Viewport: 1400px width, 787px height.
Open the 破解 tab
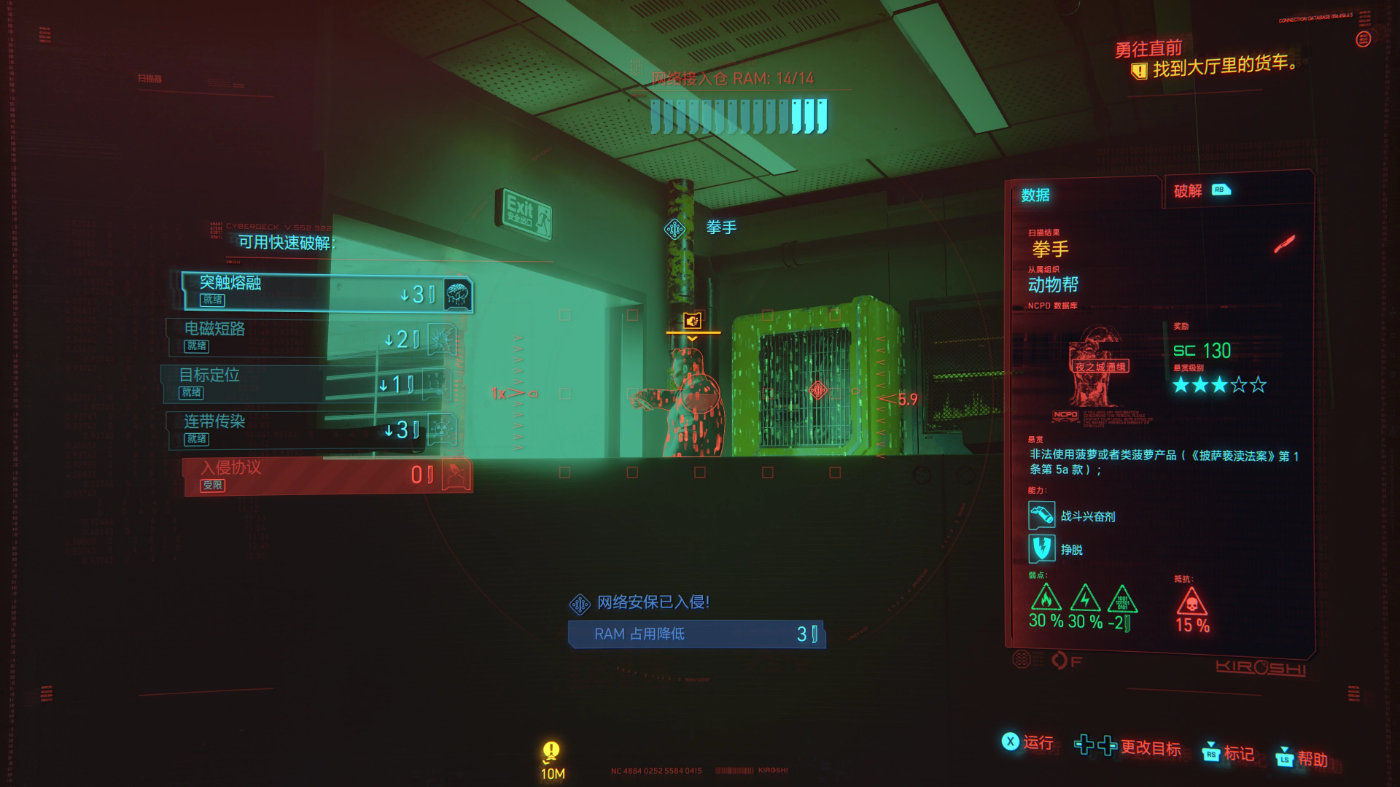(1188, 191)
